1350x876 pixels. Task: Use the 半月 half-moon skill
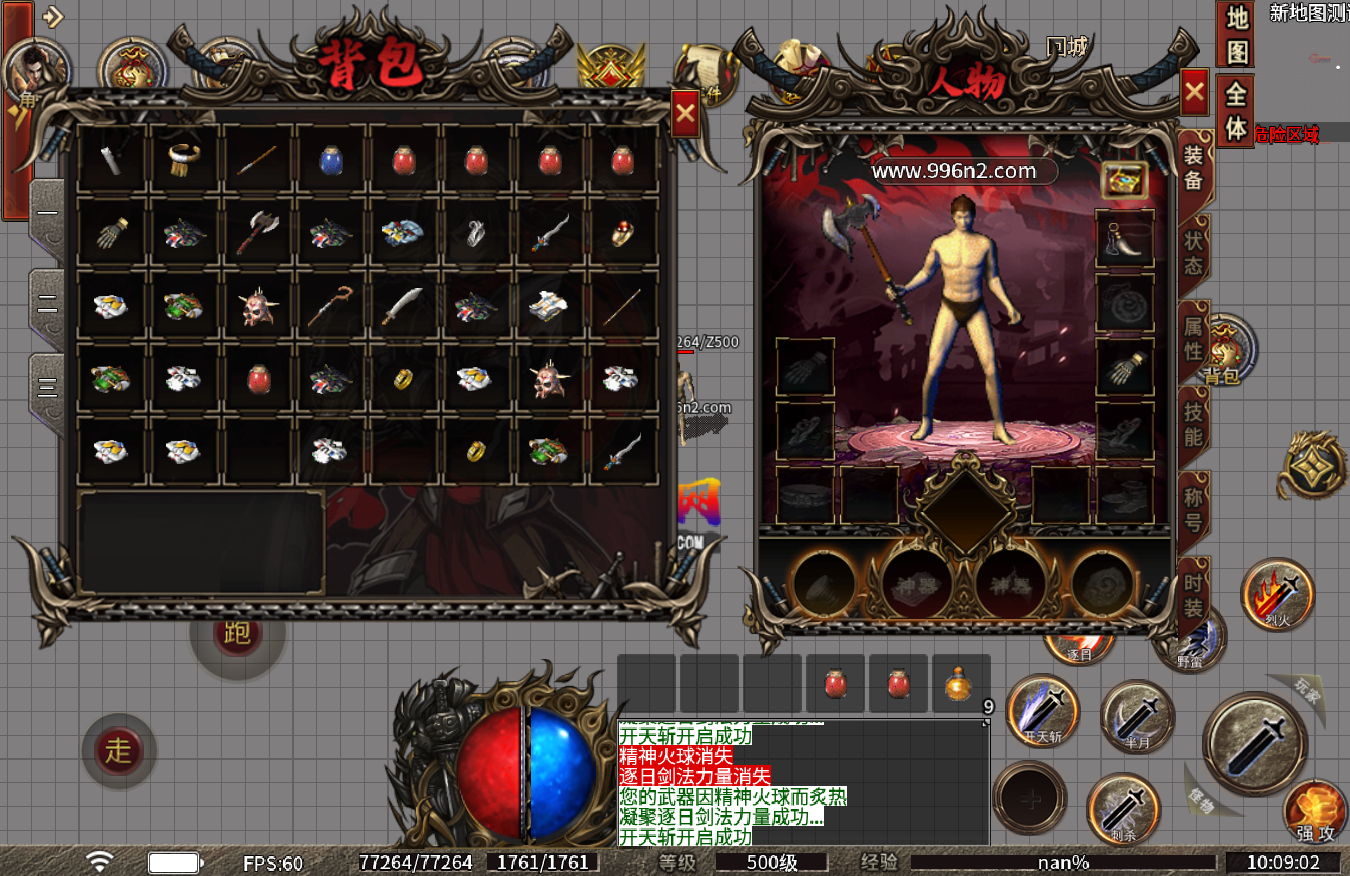tap(1137, 716)
